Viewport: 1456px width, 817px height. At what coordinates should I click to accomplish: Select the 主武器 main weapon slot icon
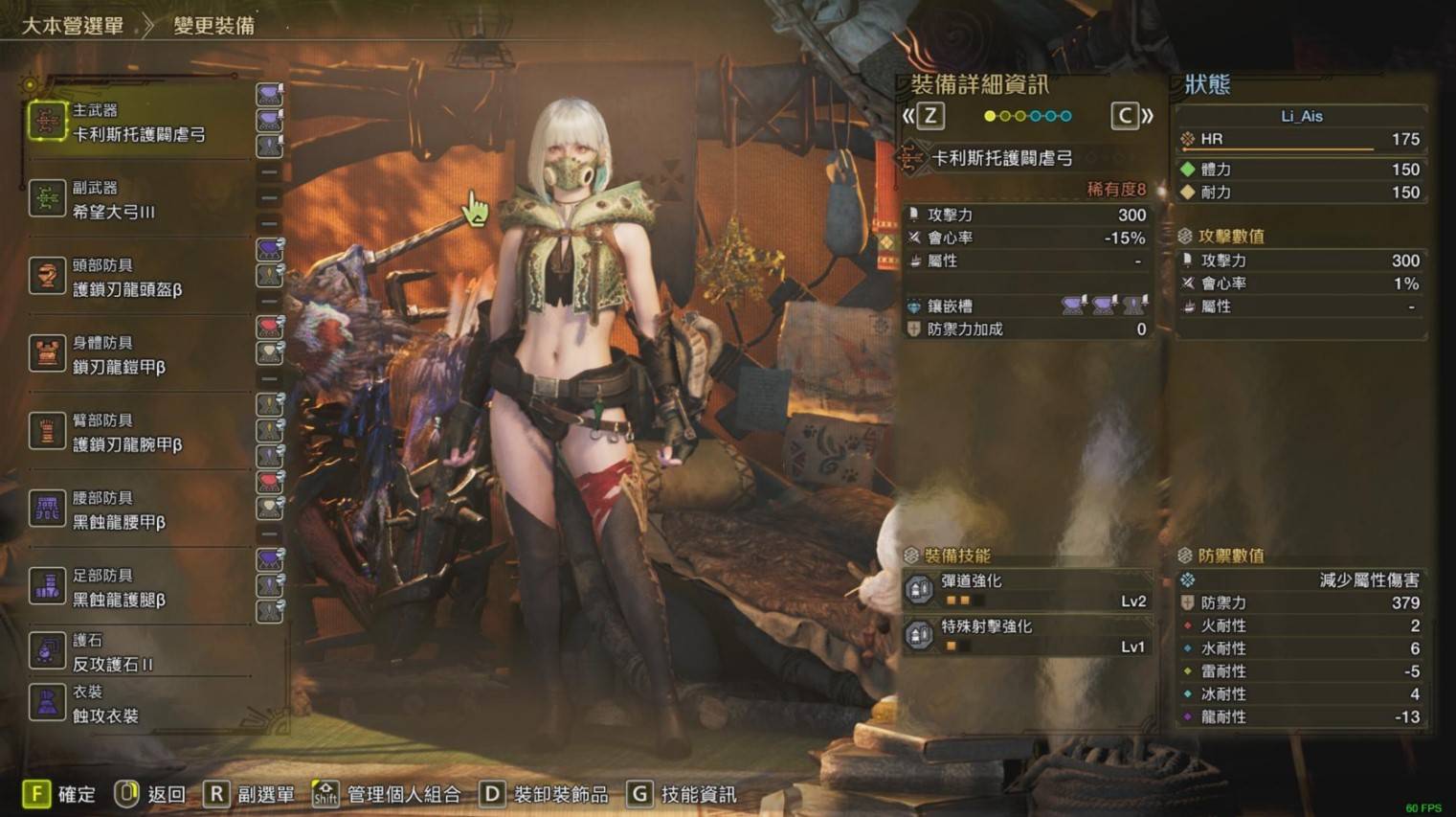point(46,122)
